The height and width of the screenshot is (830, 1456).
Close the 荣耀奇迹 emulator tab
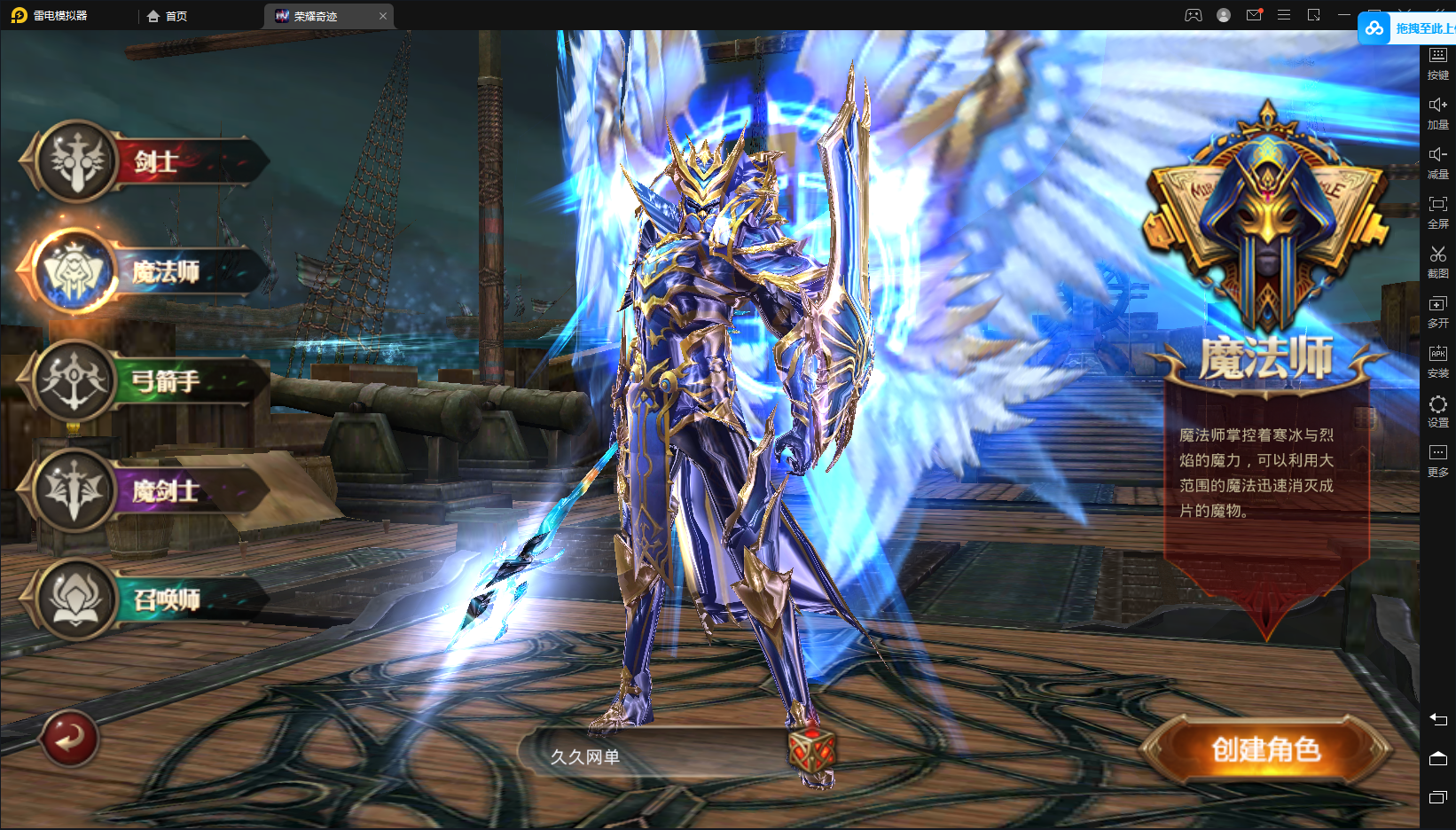pyautogui.click(x=383, y=16)
